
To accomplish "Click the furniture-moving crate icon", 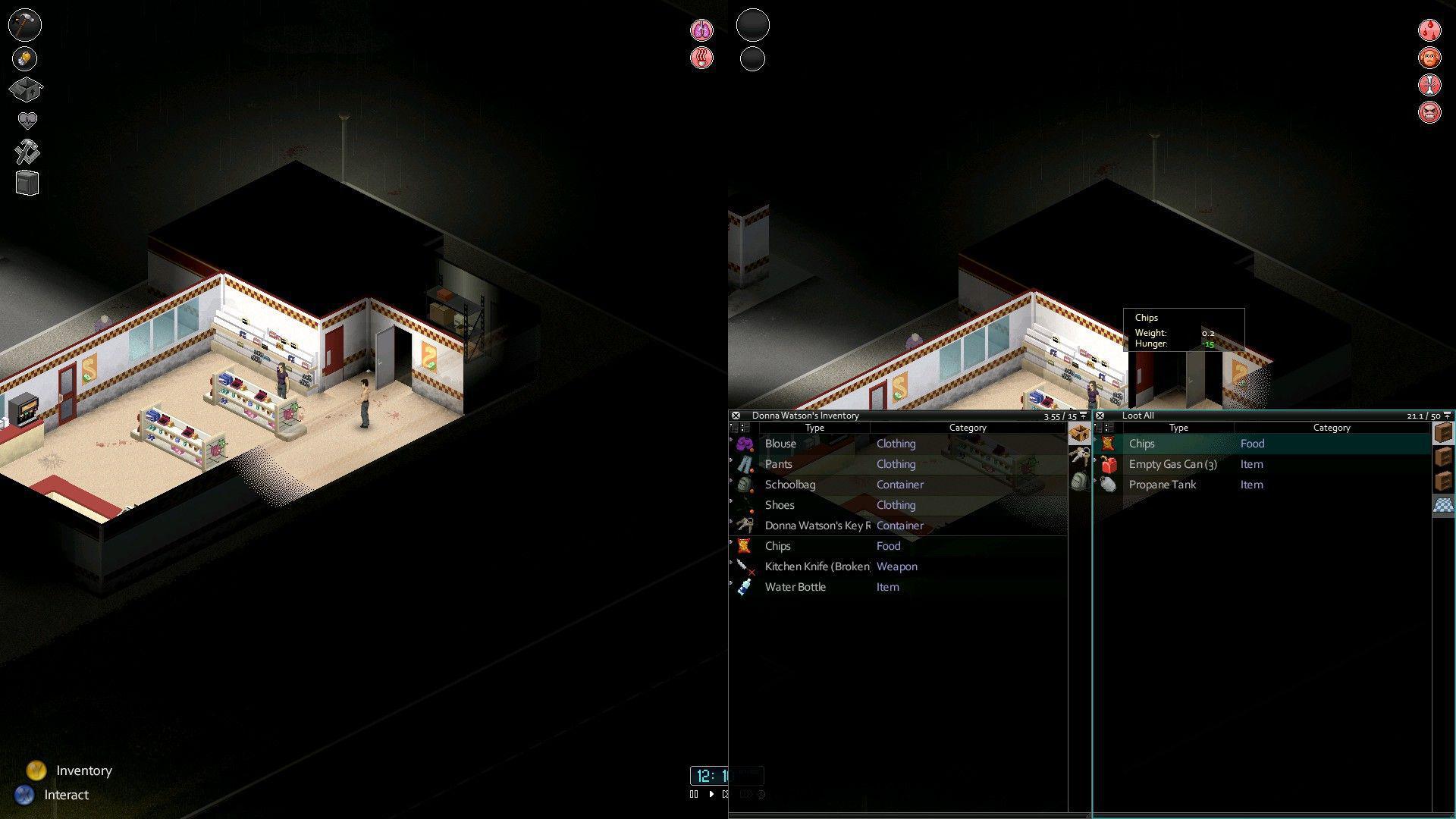I will coord(26,182).
